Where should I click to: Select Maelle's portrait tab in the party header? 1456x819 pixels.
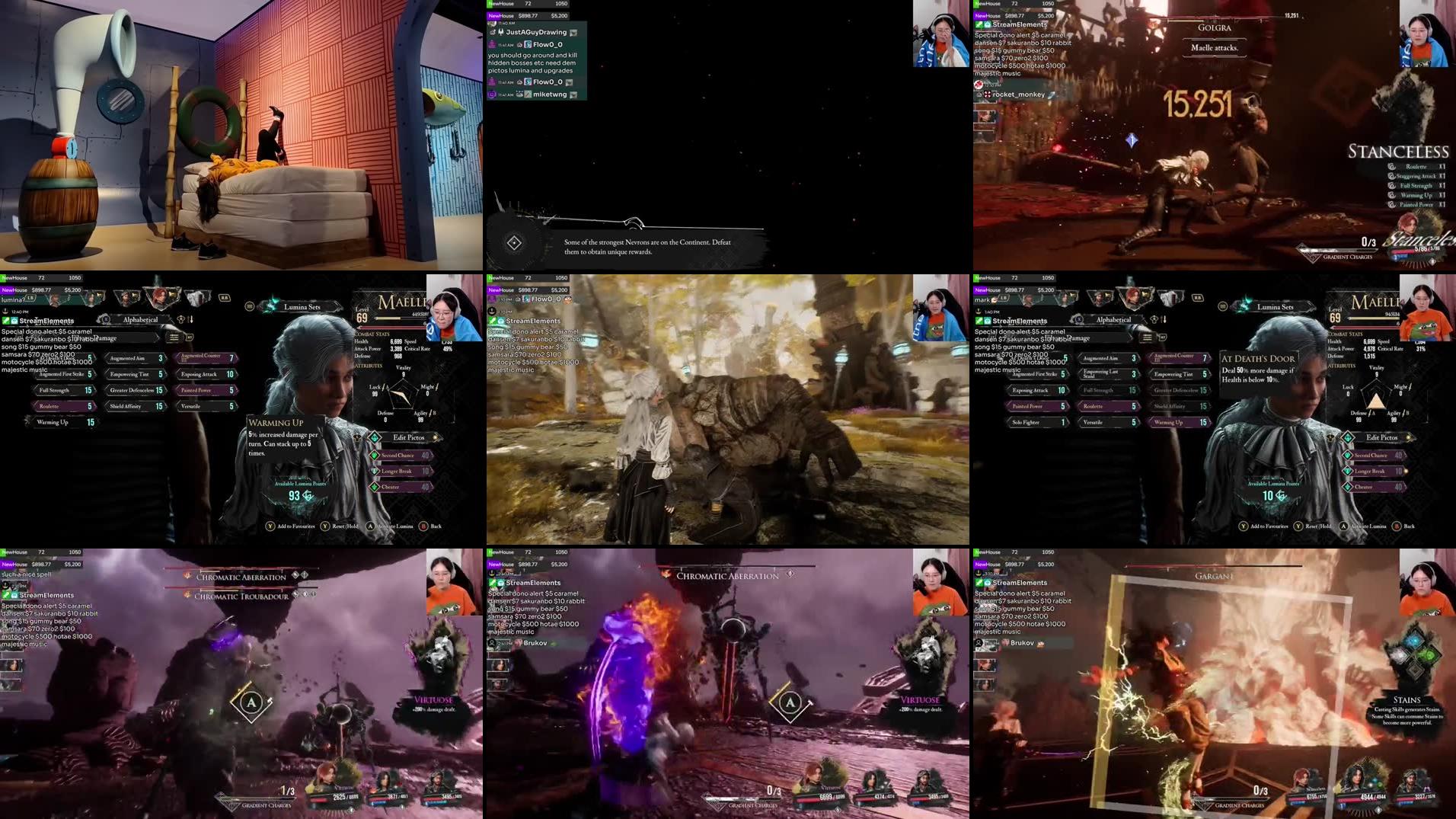[159, 296]
